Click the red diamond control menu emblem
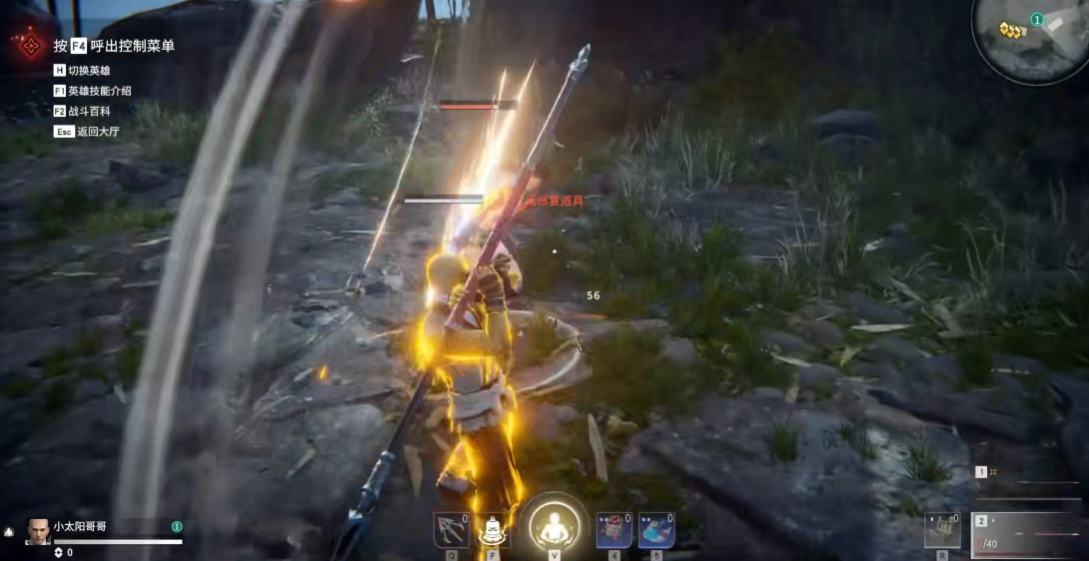The width and height of the screenshot is (1089, 561). click(x=30, y=45)
